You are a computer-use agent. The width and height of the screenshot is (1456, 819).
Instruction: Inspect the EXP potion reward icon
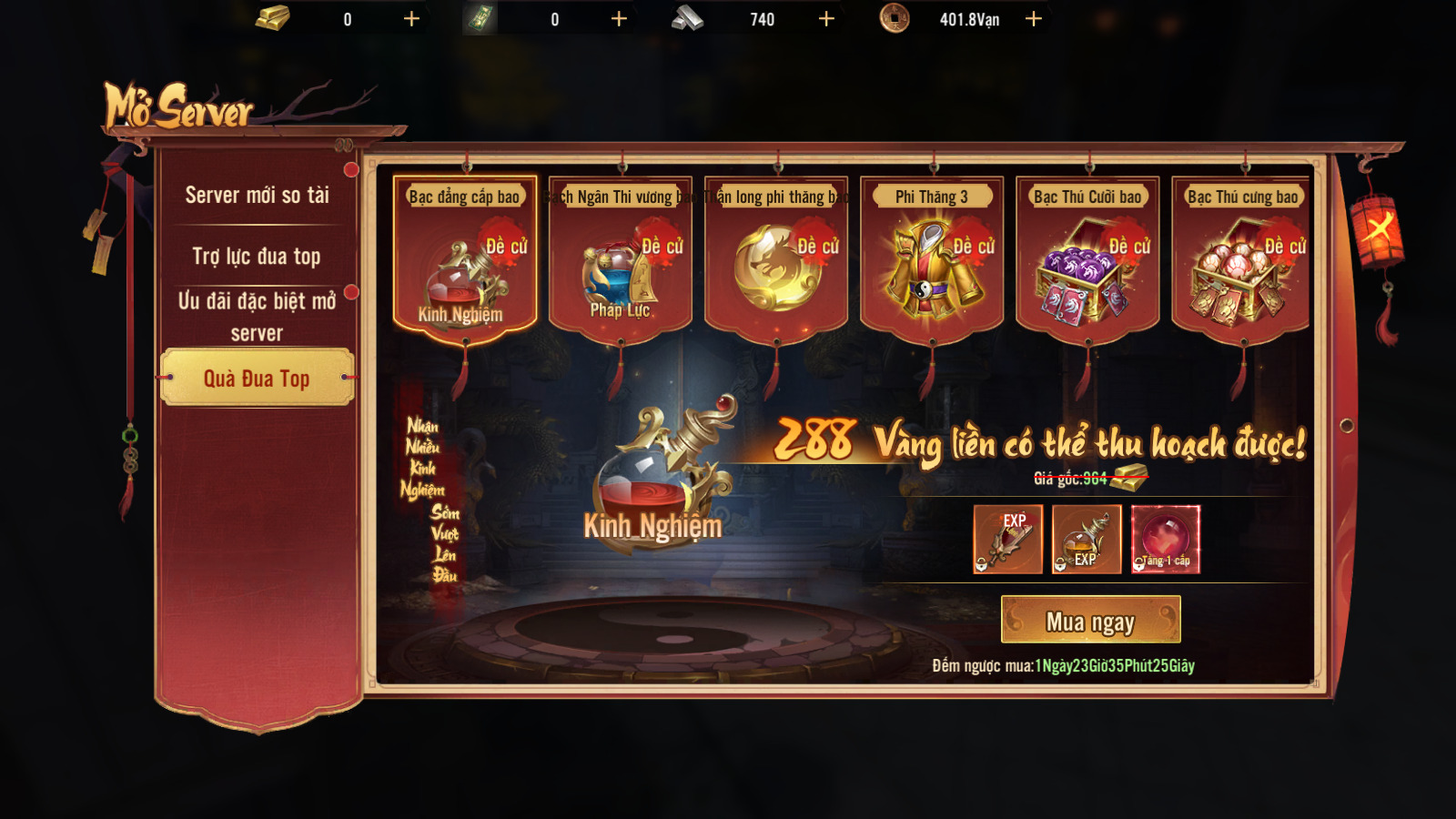[1087, 540]
